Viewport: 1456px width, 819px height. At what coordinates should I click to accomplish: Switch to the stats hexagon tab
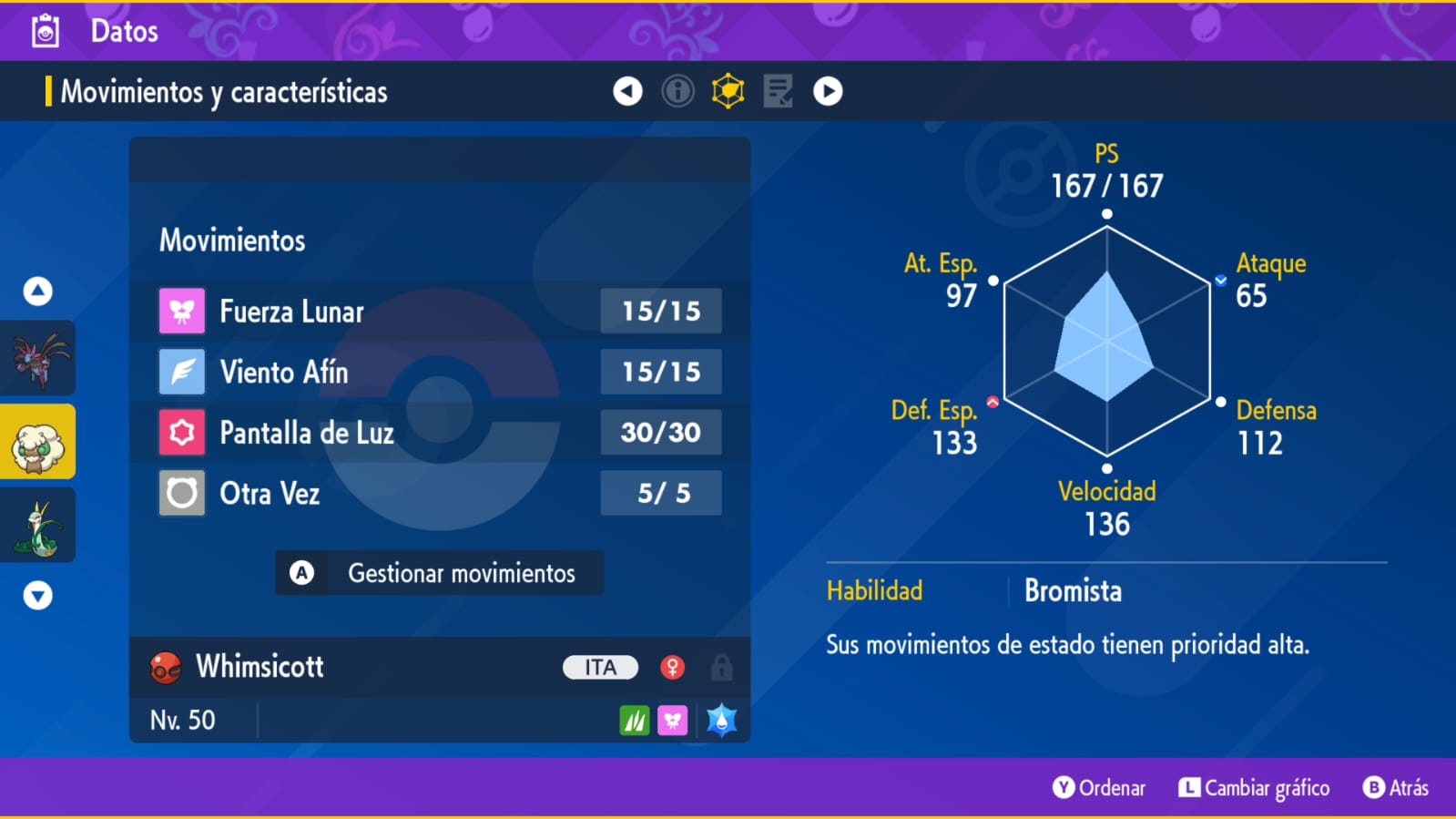728,91
